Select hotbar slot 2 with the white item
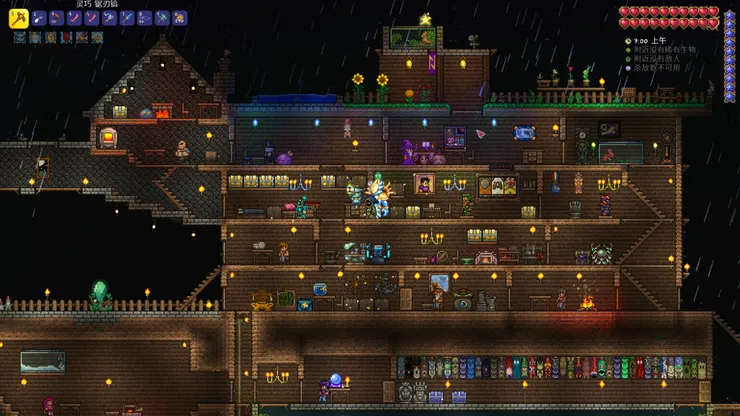Viewport: 740px width, 416px height. pyautogui.click(x=38, y=17)
